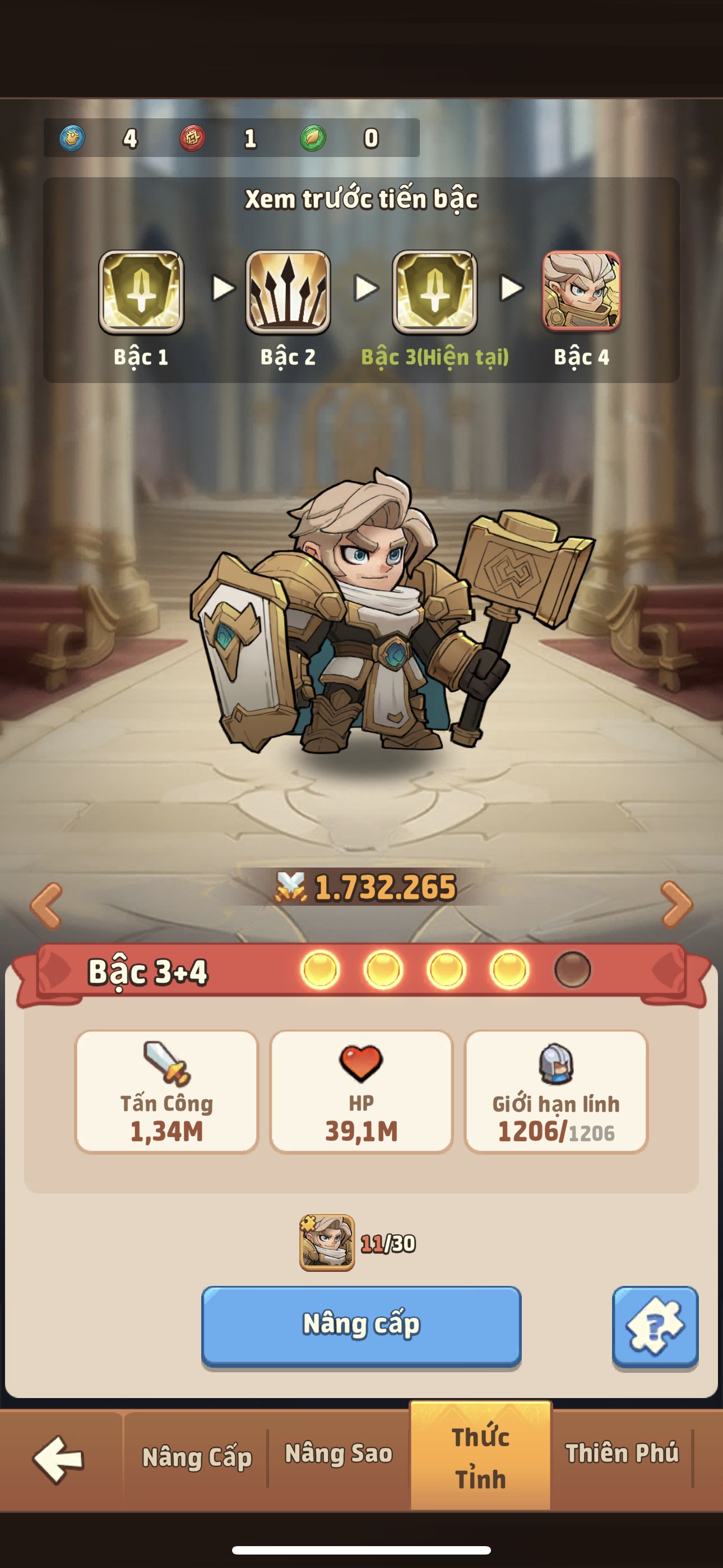This screenshot has width=723, height=1568.
Task: Preview the Bậc 4 hero portrait reward
Action: (x=581, y=292)
